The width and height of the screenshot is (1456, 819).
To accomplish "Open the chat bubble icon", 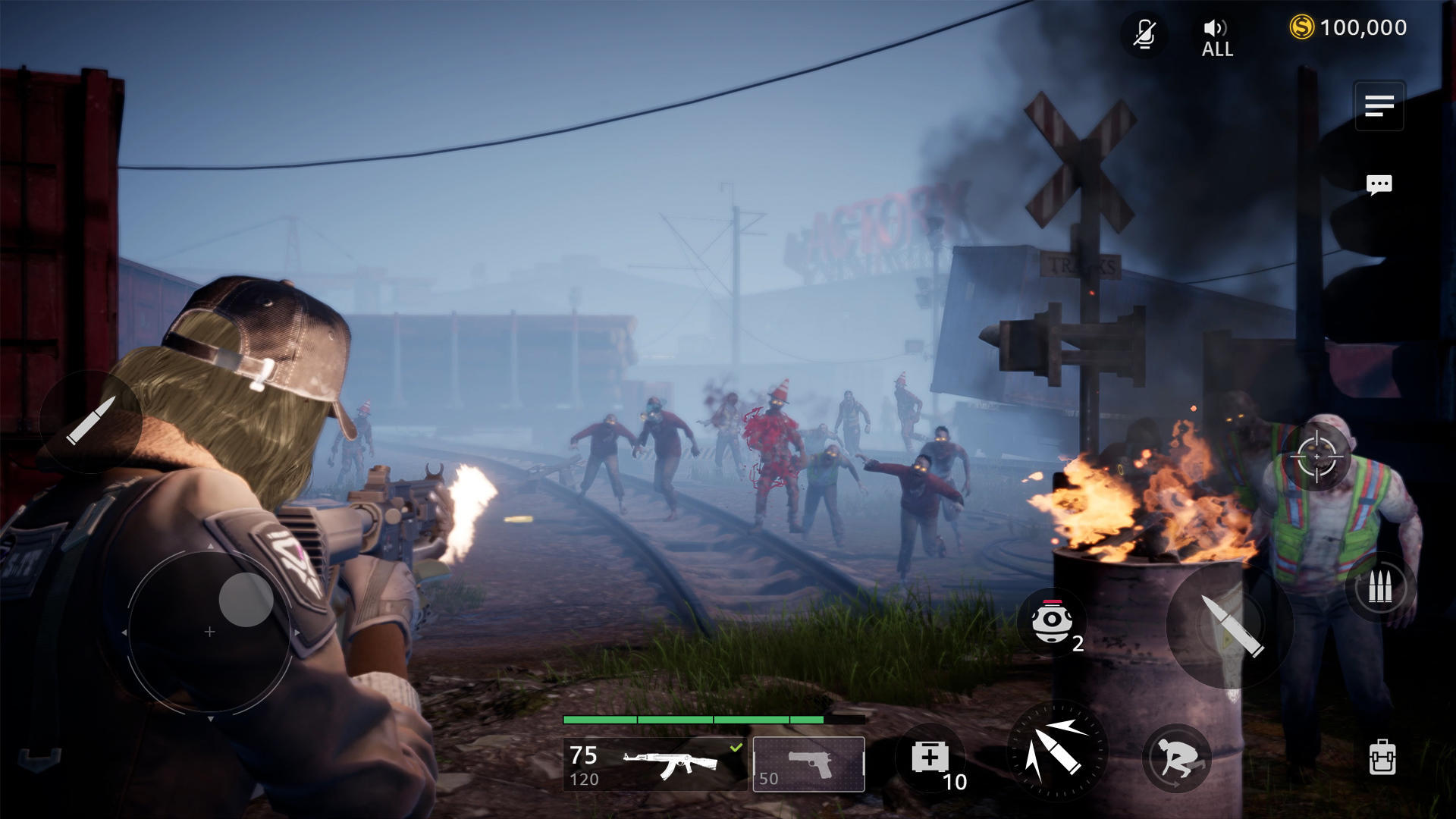I will tap(1379, 184).
